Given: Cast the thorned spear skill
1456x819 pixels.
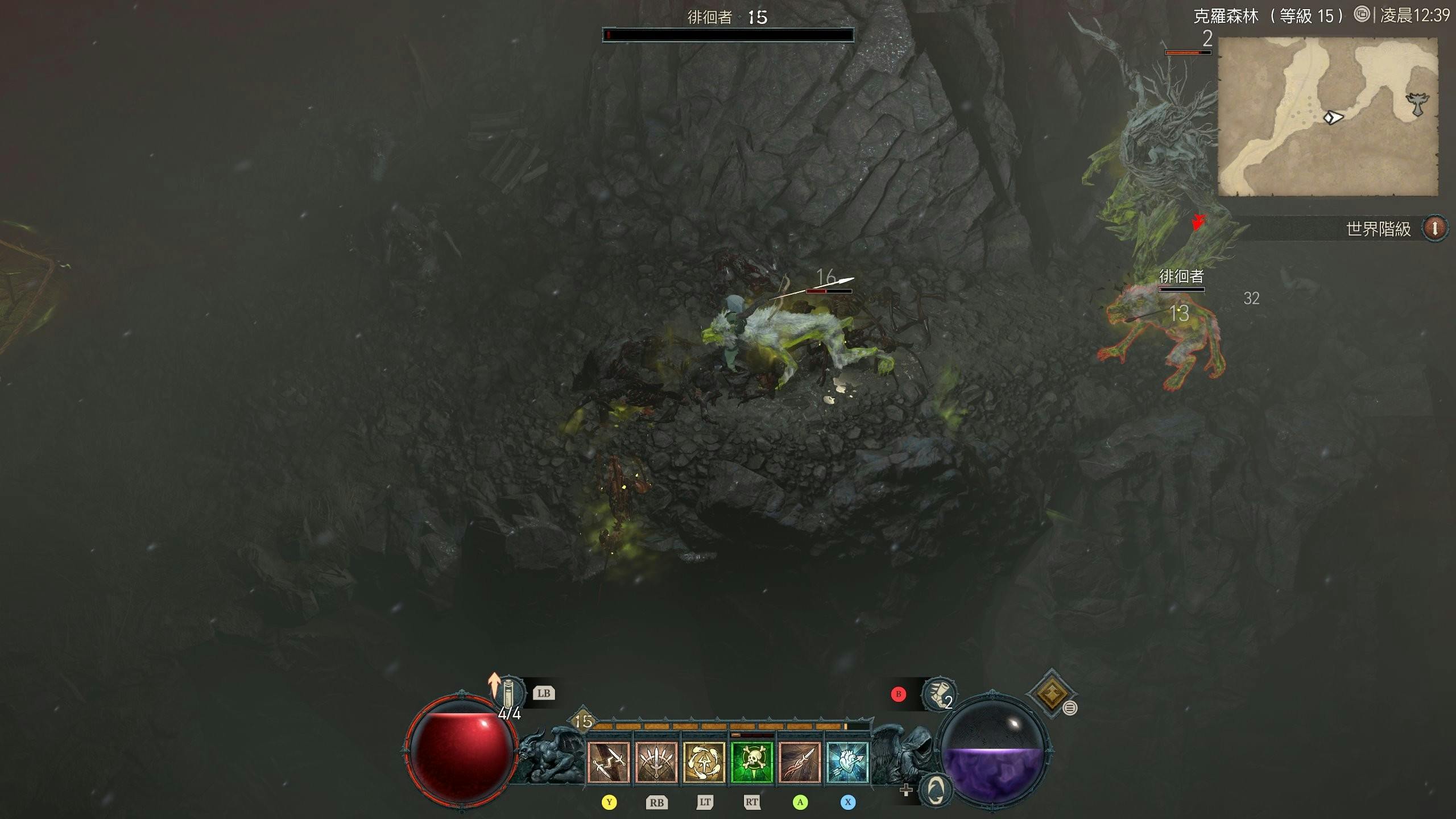Looking at the screenshot, I should pyautogui.click(x=800, y=763).
